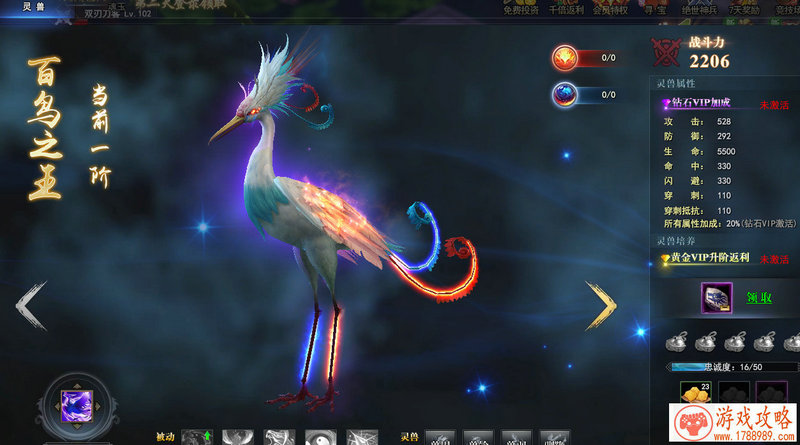Click the blue-purple orb icon
Image resolution: width=800 pixels, height=445 pixels.
coord(565,95)
